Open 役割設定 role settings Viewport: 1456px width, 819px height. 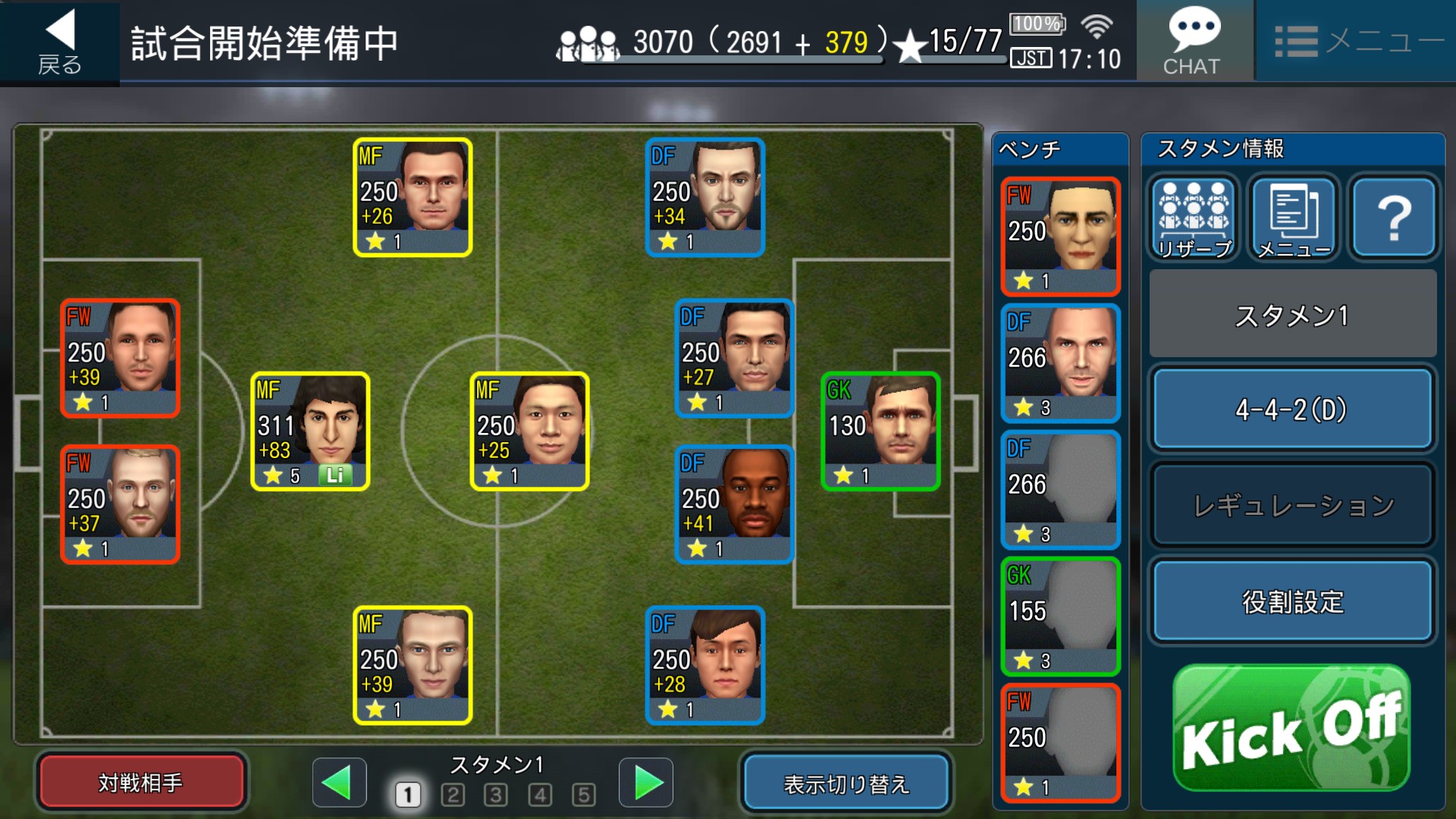(1291, 602)
